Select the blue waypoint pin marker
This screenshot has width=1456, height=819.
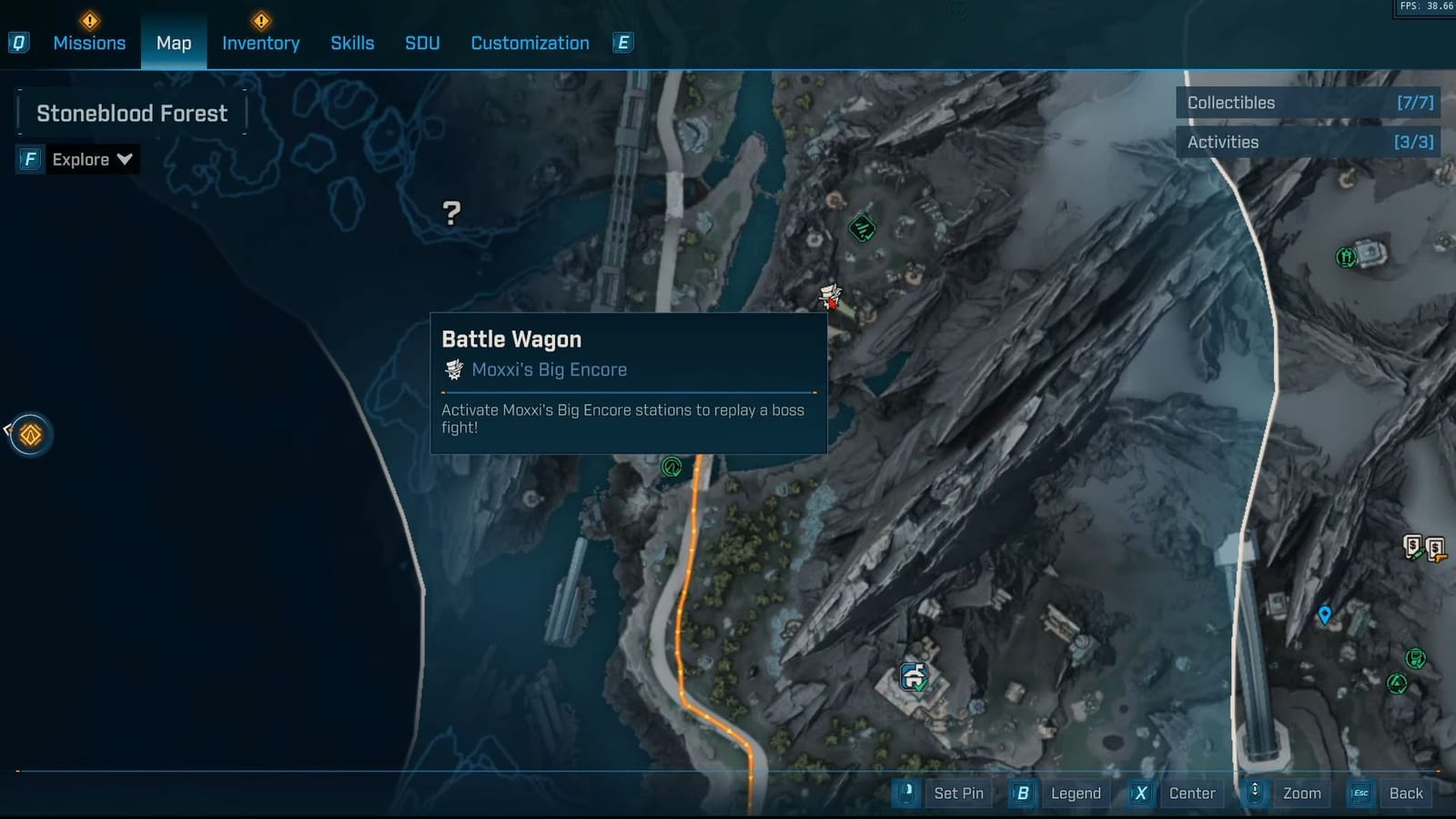tap(1325, 614)
